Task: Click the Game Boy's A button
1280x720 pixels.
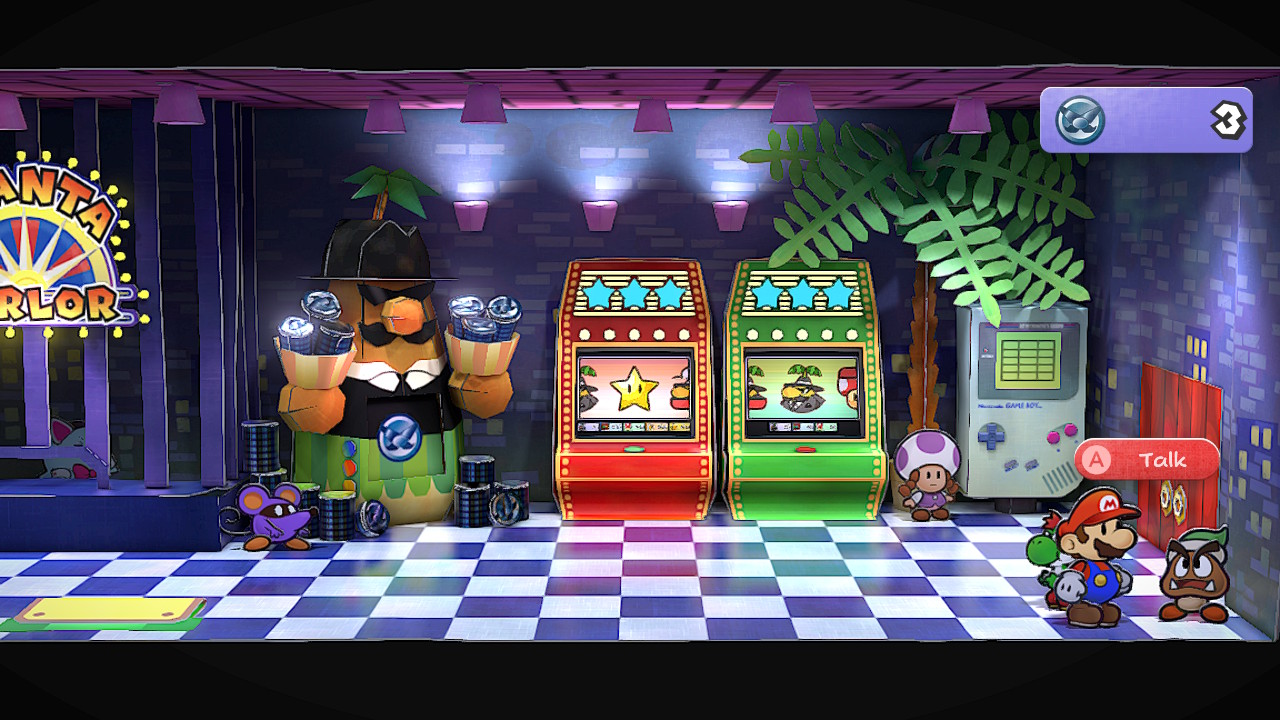Action: point(1069,429)
